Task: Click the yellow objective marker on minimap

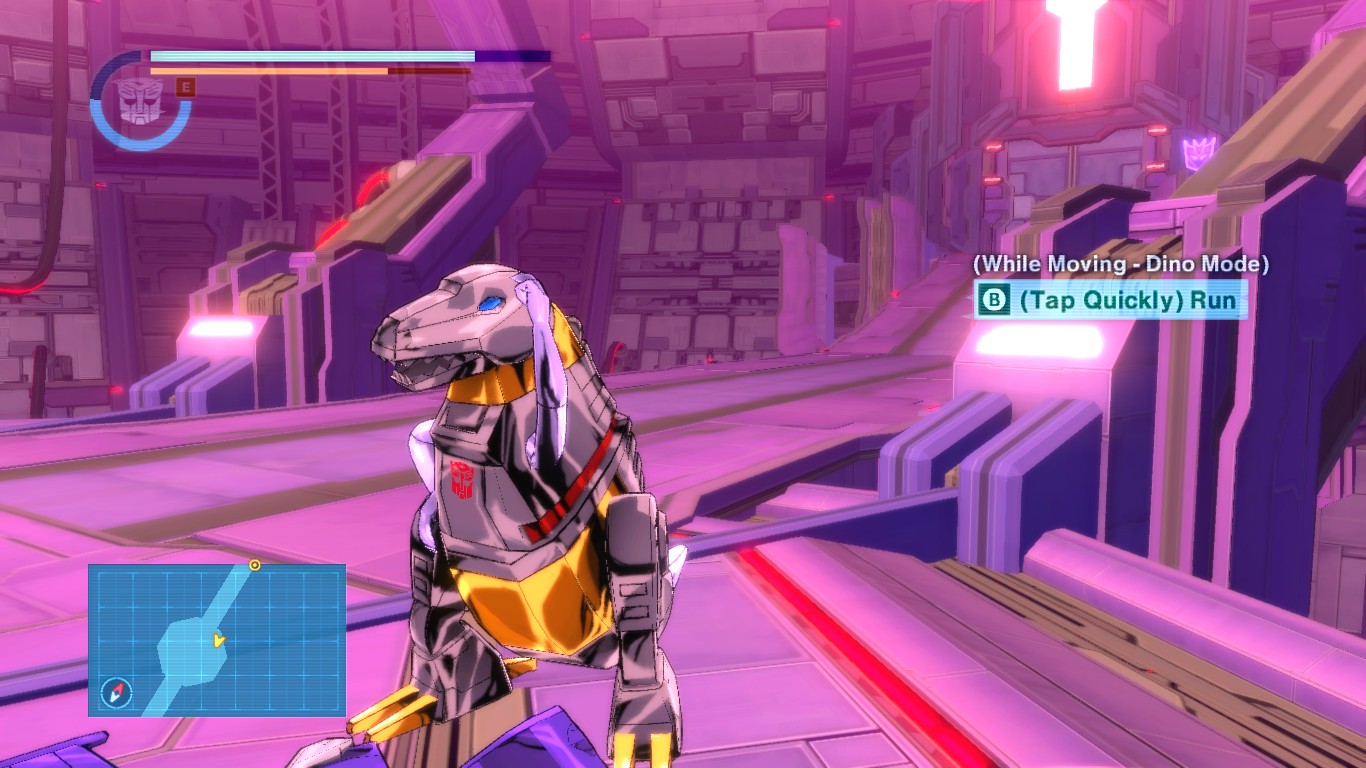Action: pos(255,565)
